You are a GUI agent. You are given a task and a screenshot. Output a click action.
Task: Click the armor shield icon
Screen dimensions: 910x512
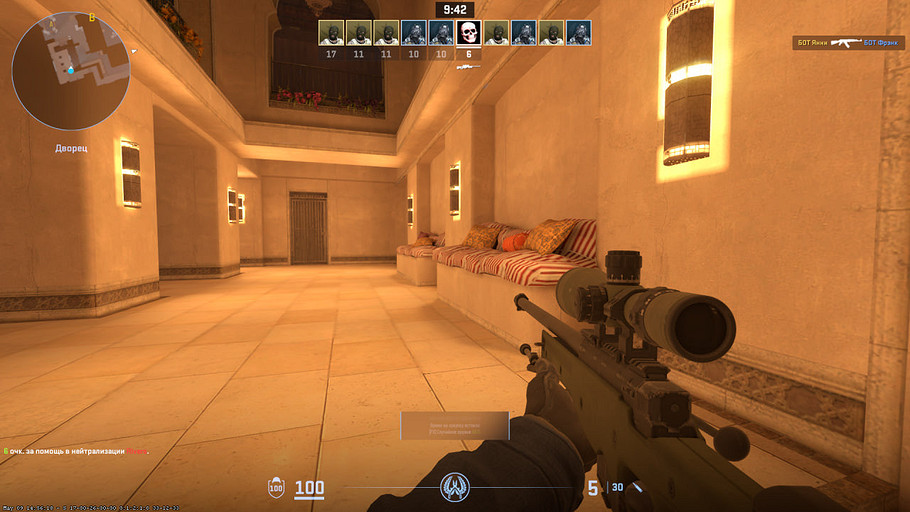point(276,488)
